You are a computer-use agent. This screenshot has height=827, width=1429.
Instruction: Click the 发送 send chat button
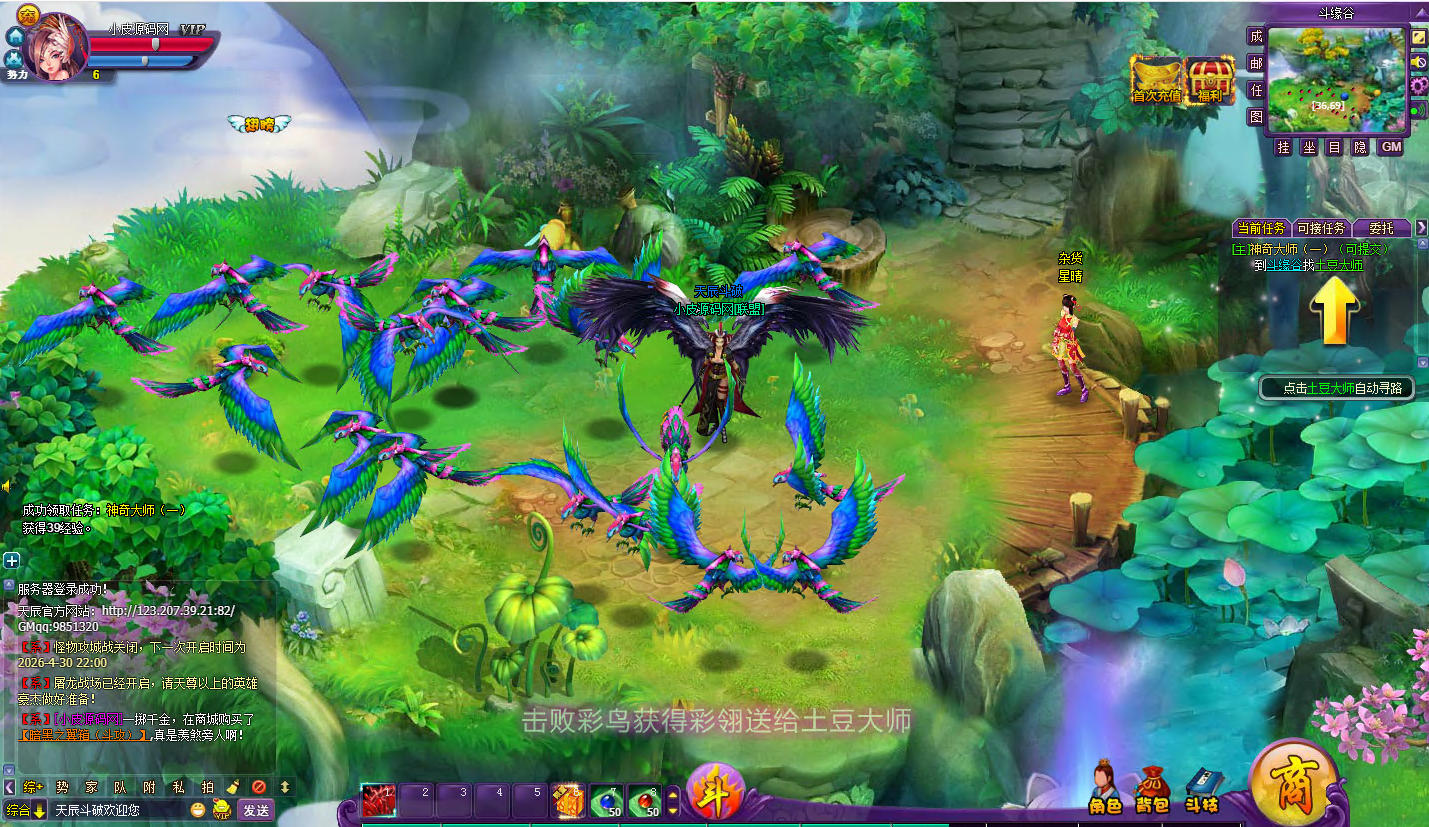click(256, 810)
